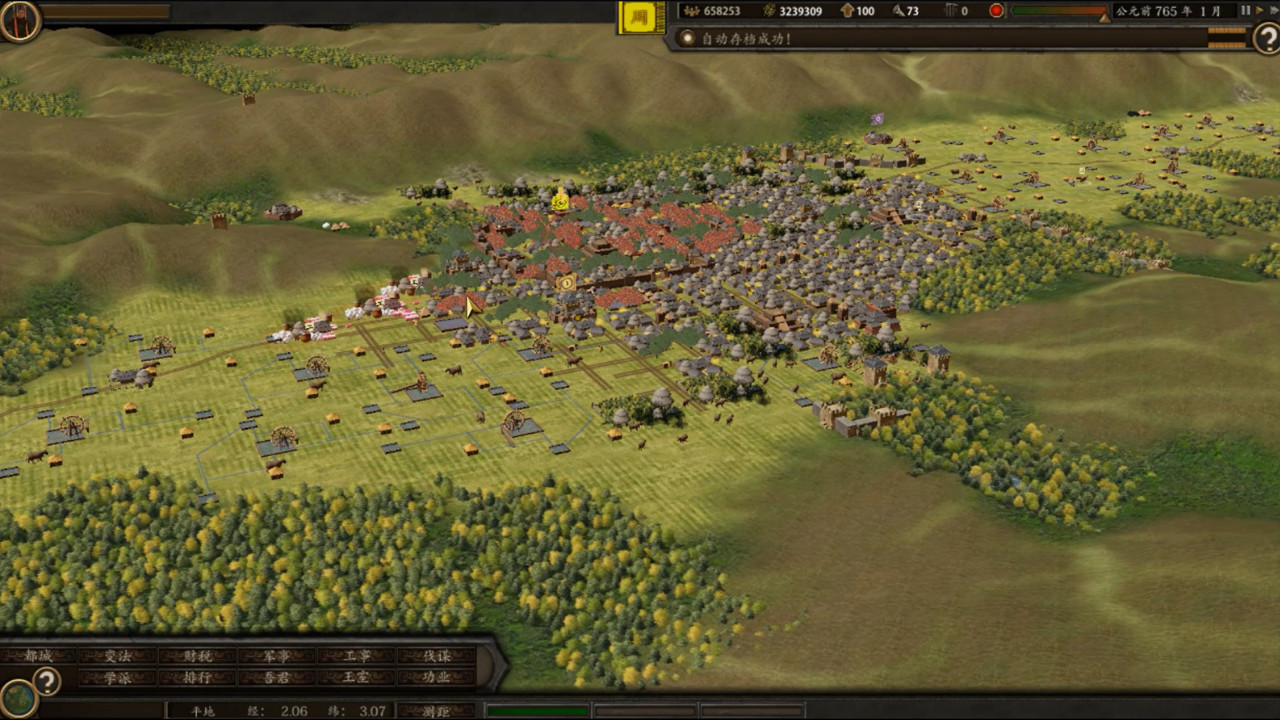The width and height of the screenshot is (1280, 720).
Task: Click the red circle indicator button
Action: point(996,11)
